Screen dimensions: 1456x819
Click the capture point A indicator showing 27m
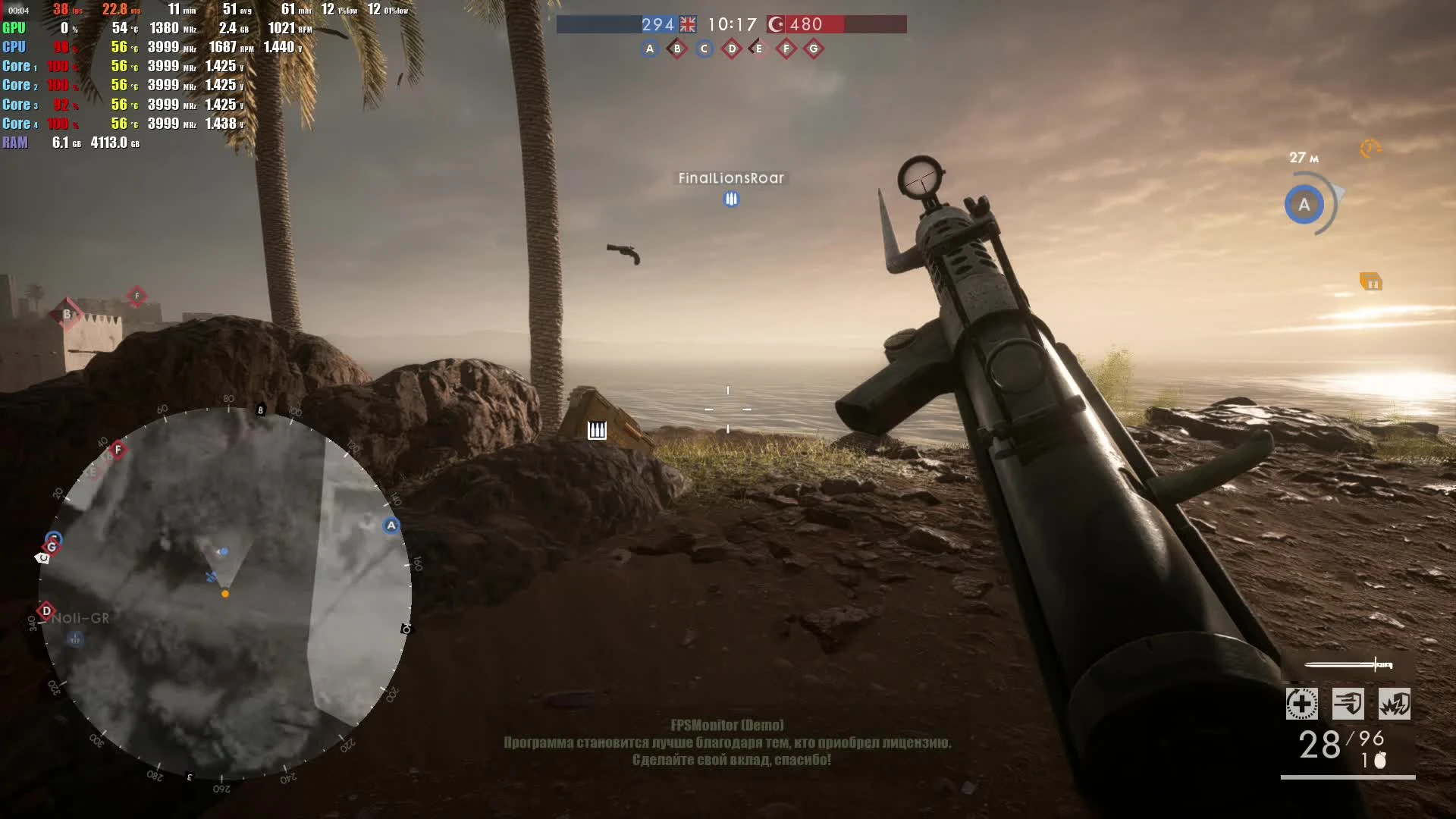click(1304, 203)
